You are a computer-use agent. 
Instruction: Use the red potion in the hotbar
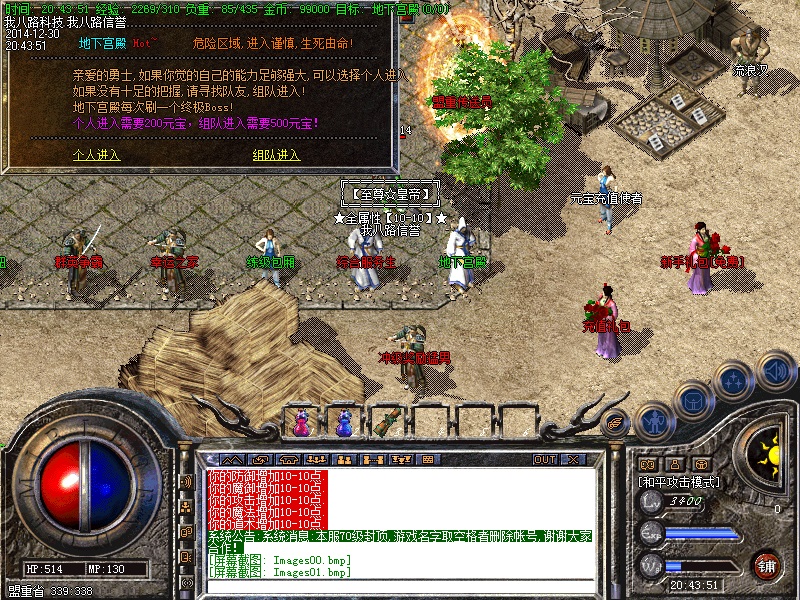pyautogui.click(x=301, y=423)
